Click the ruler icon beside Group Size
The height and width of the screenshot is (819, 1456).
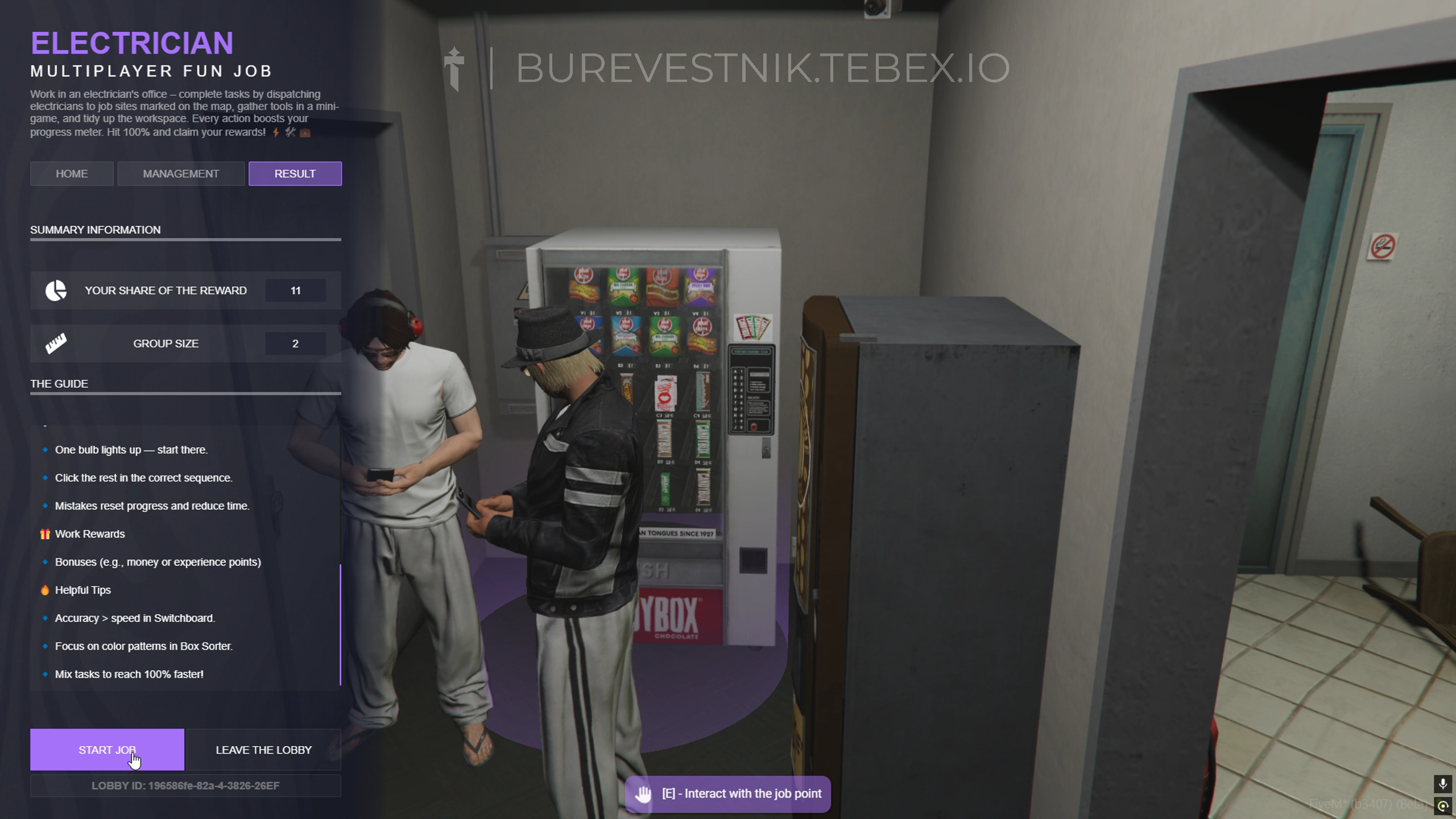[x=55, y=343]
